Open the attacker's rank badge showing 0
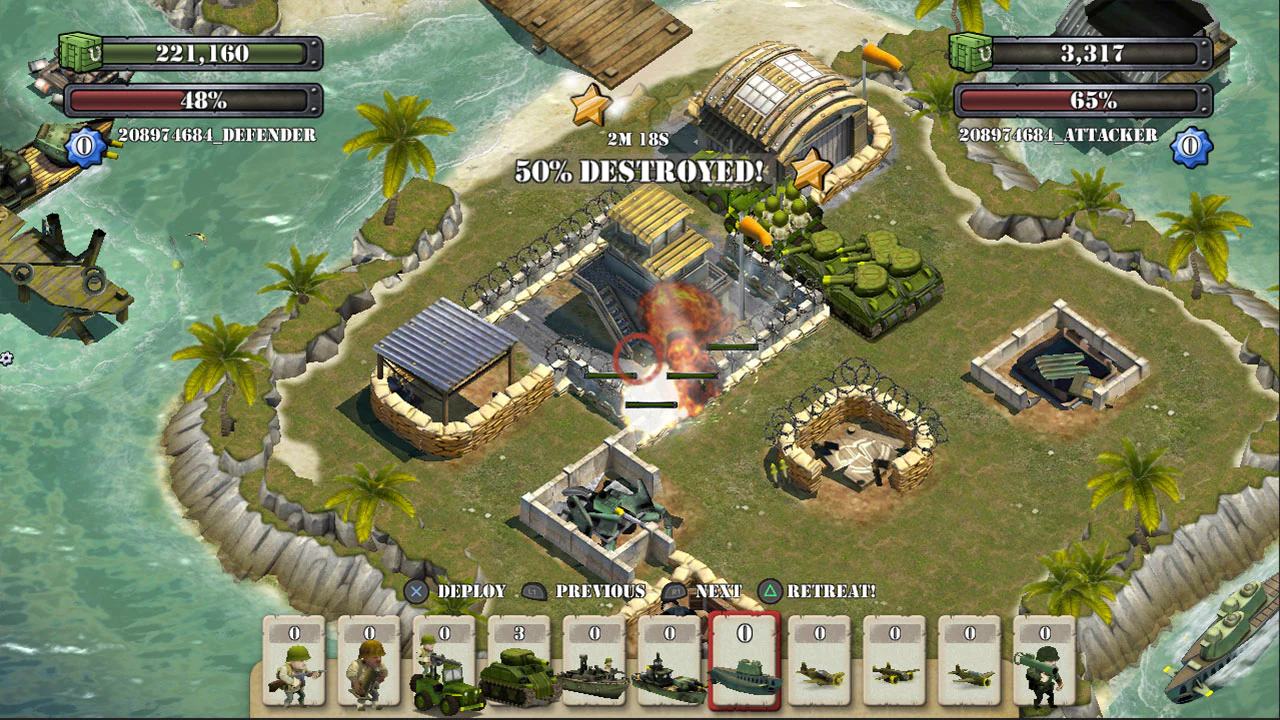This screenshot has height=720, width=1280. (1192, 146)
